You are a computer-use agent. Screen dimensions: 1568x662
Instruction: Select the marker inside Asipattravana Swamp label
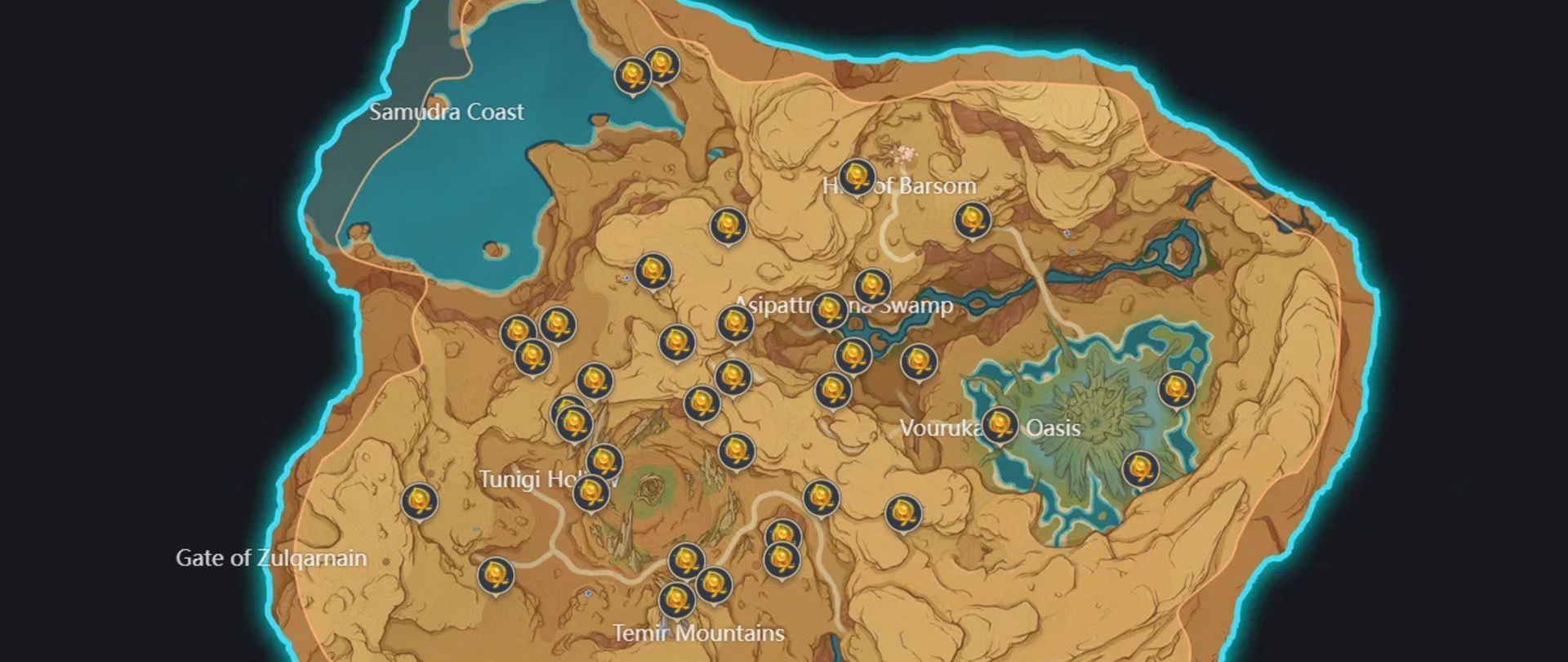[x=829, y=307]
